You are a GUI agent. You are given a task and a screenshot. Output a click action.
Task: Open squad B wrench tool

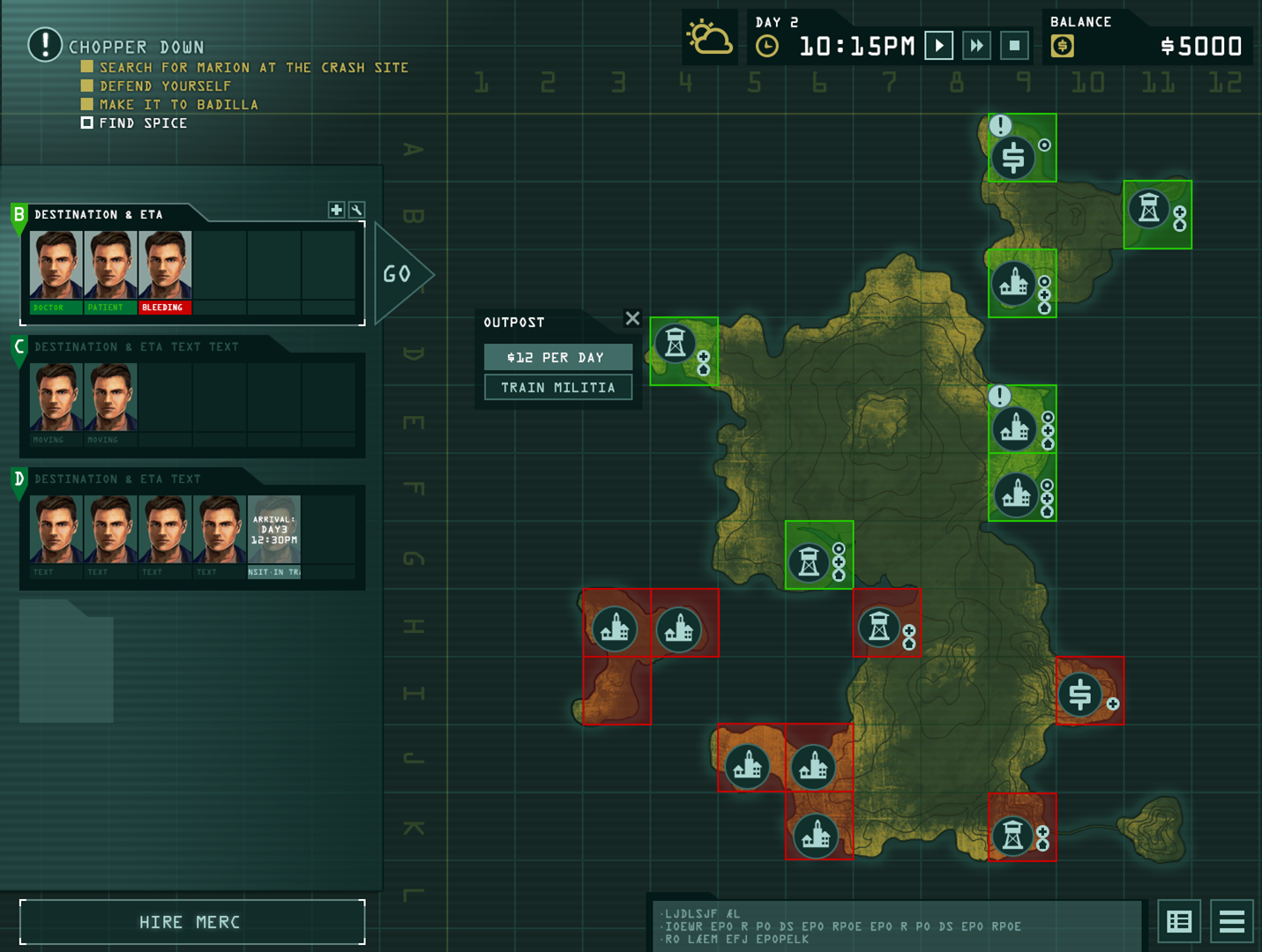(356, 210)
